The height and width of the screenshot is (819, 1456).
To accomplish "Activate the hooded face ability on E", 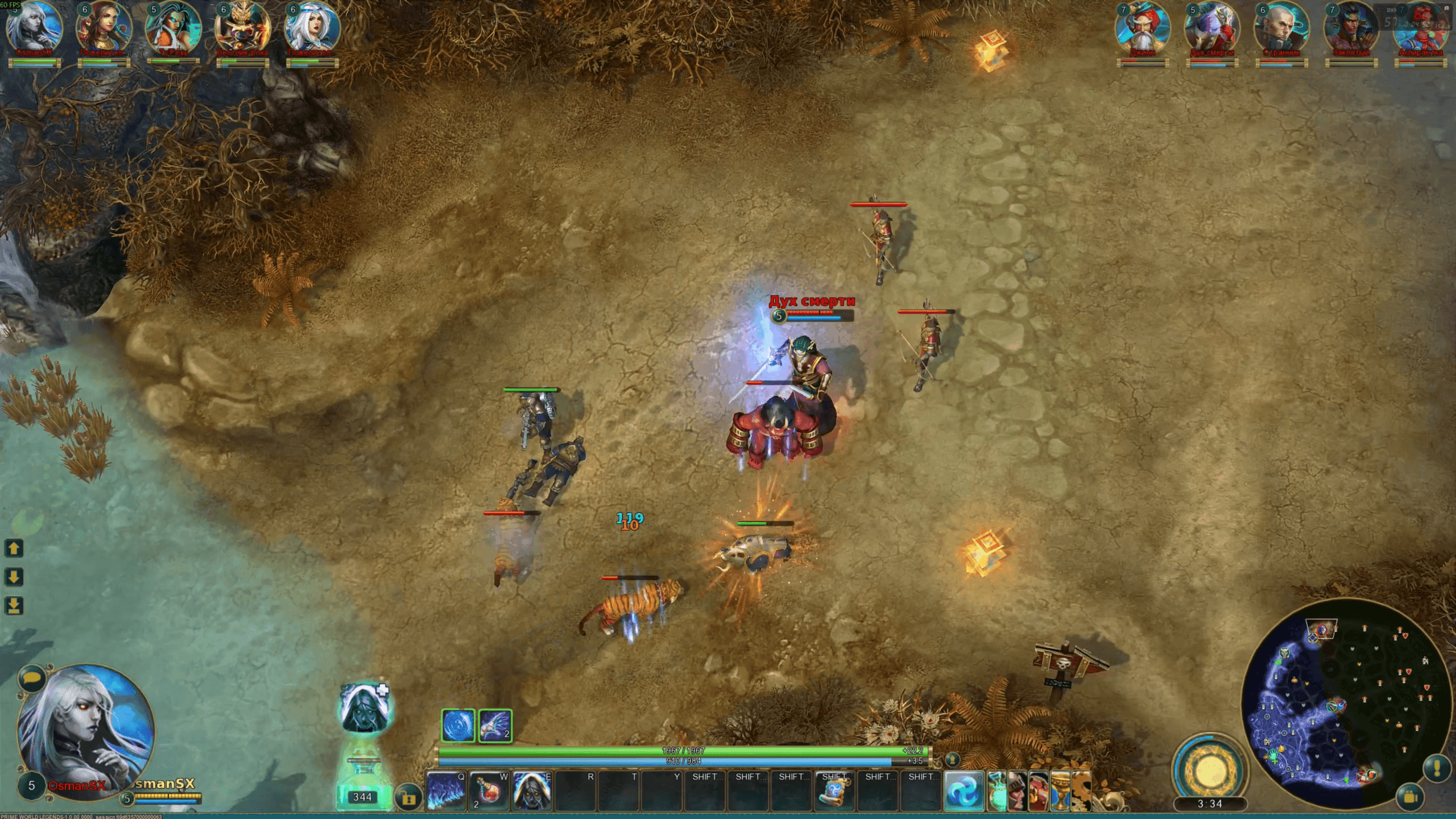I will click(532, 791).
